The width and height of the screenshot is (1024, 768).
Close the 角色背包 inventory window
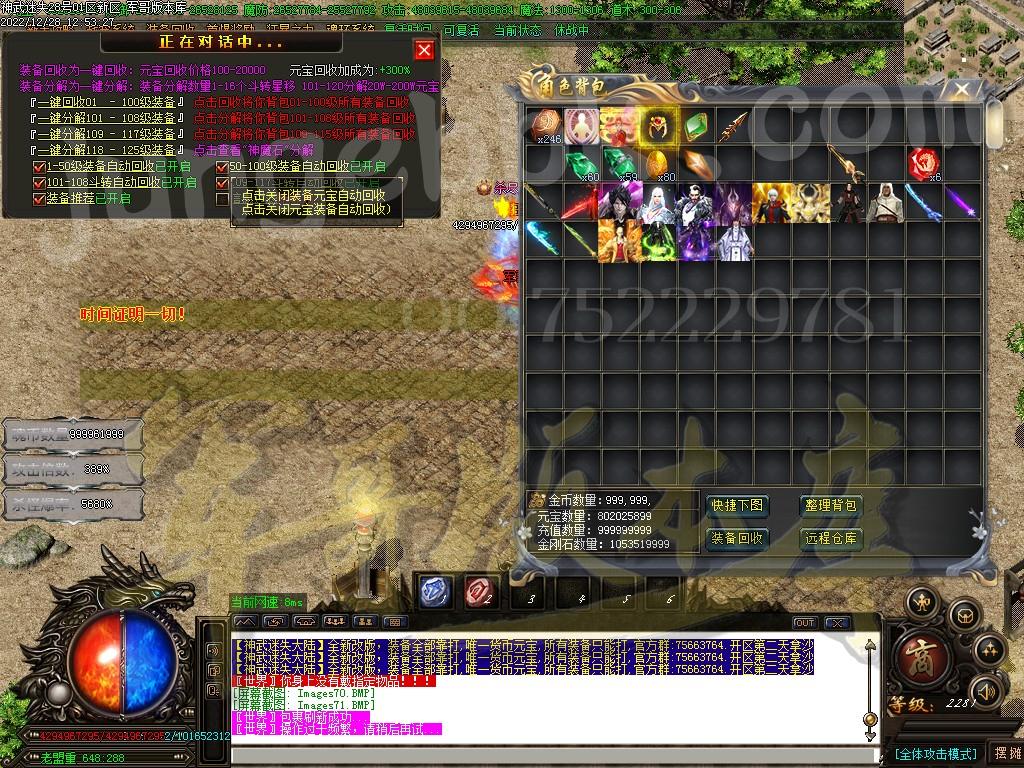click(x=961, y=90)
